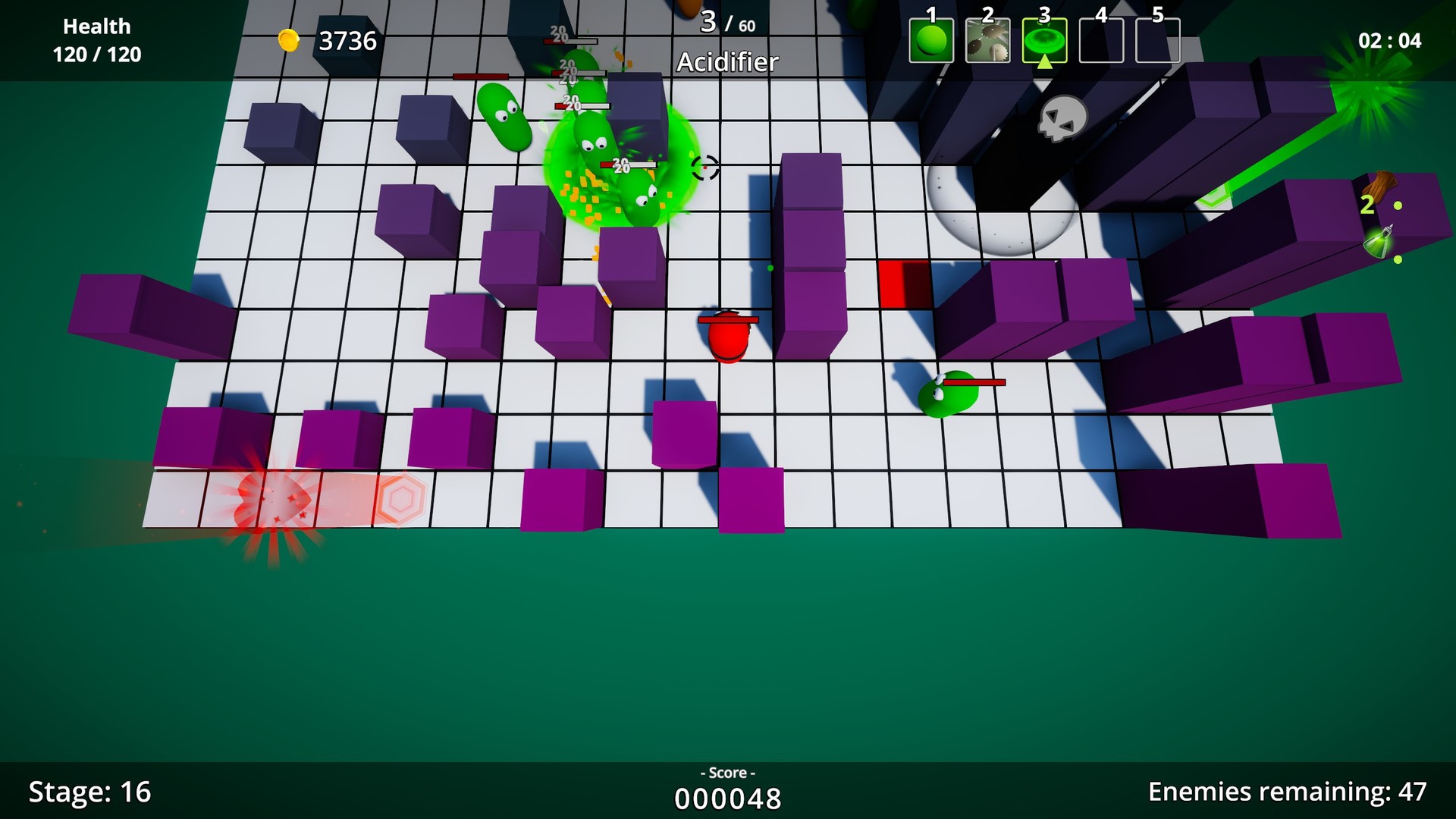This screenshot has width=1456, height=819.
Task: Select the Acidifier weapon in slot 3
Action: coord(1043,40)
